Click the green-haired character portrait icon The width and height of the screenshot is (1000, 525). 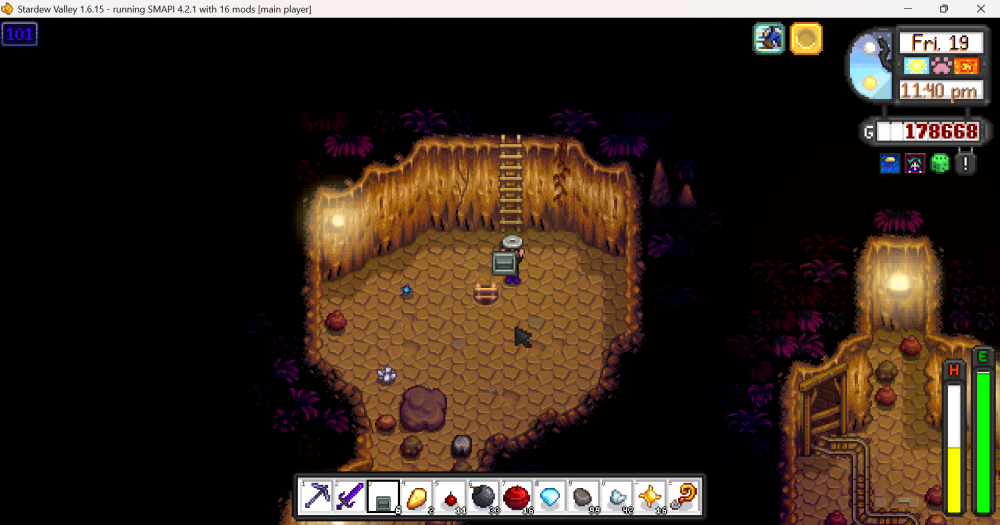915,163
